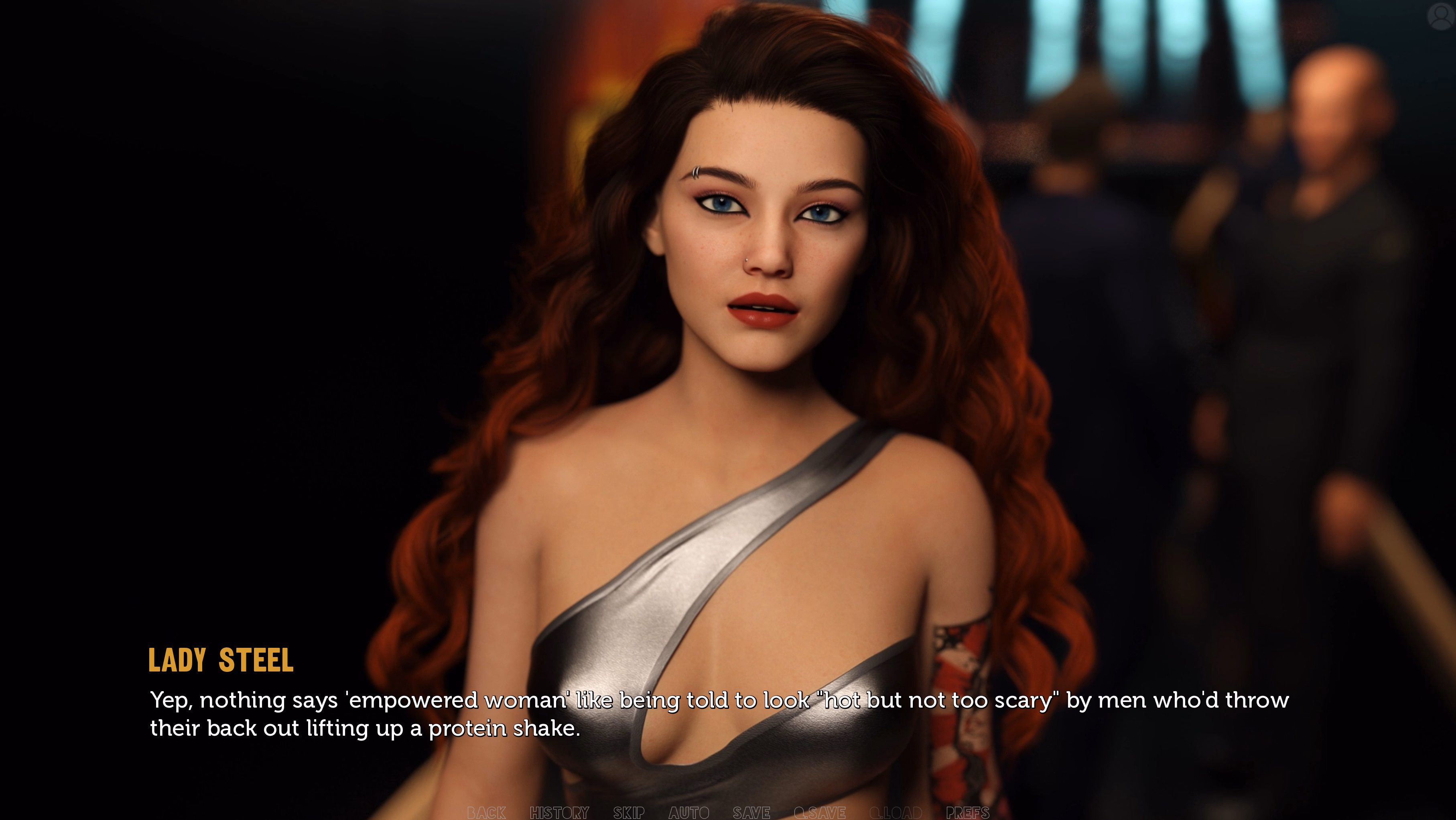The height and width of the screenshot is (820, 1456).
Task: Toggle AUTO dialogue advance
Action: tap(688, 813)
